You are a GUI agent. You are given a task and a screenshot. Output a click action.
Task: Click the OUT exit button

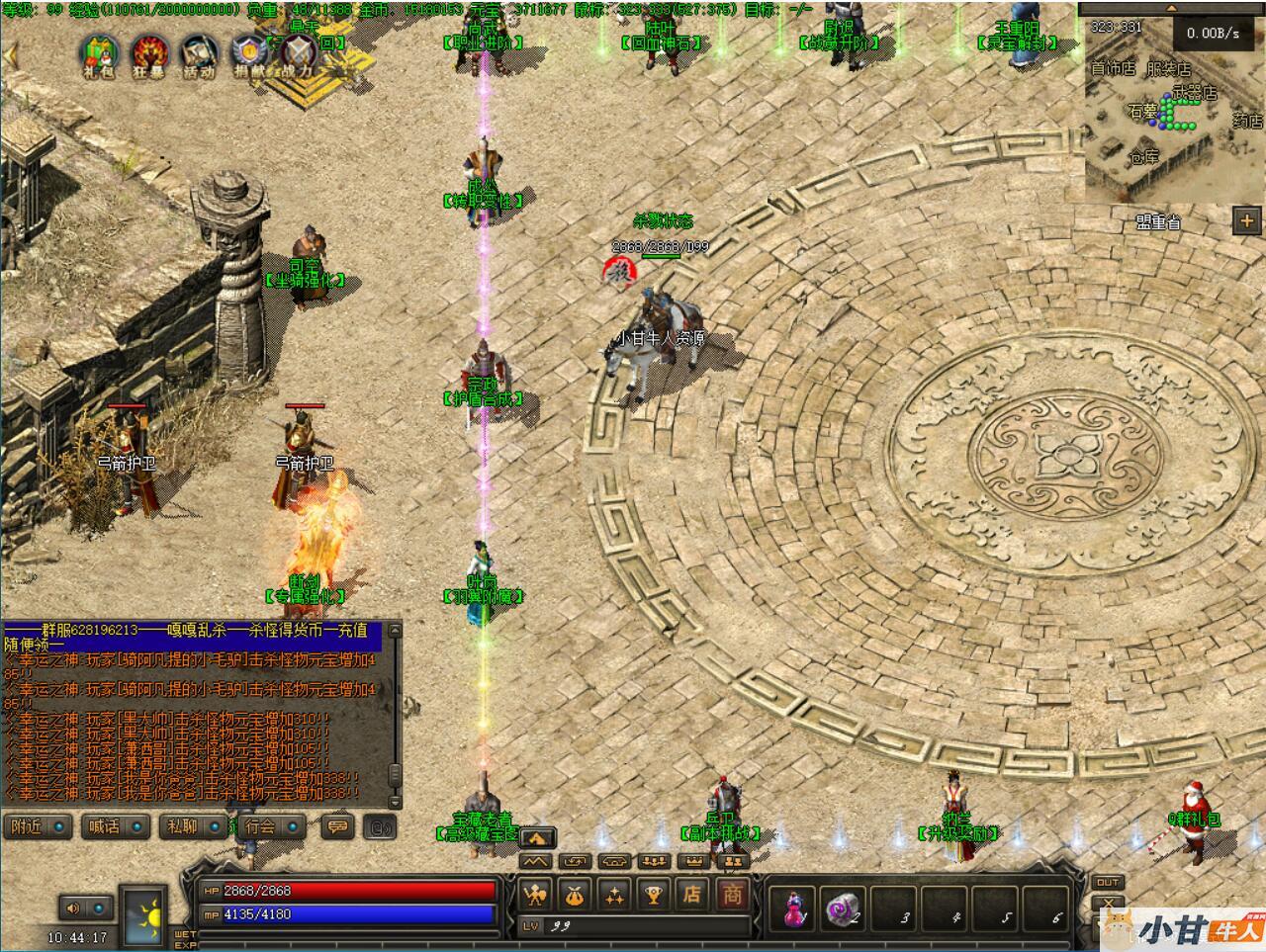[x=1108, y=882]
